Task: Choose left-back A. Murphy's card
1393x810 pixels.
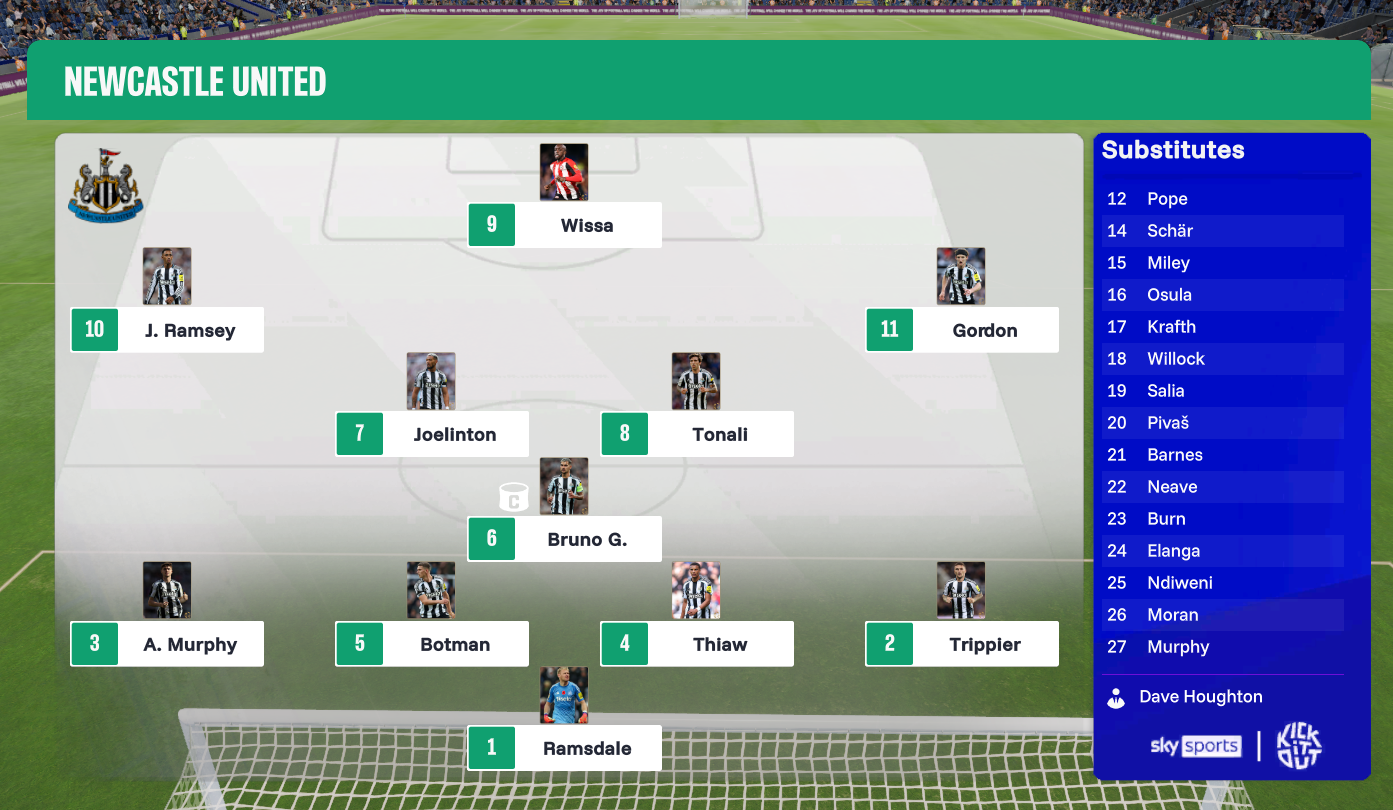Action: [x=167, y=644]
